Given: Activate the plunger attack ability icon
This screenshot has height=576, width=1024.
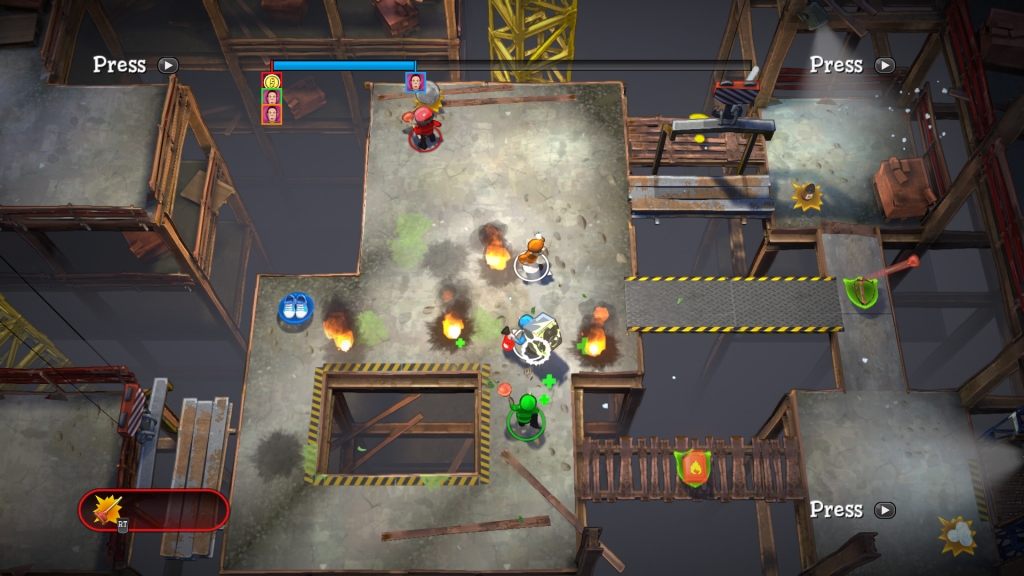Looking at the screenshot, I should pos(107,509).
